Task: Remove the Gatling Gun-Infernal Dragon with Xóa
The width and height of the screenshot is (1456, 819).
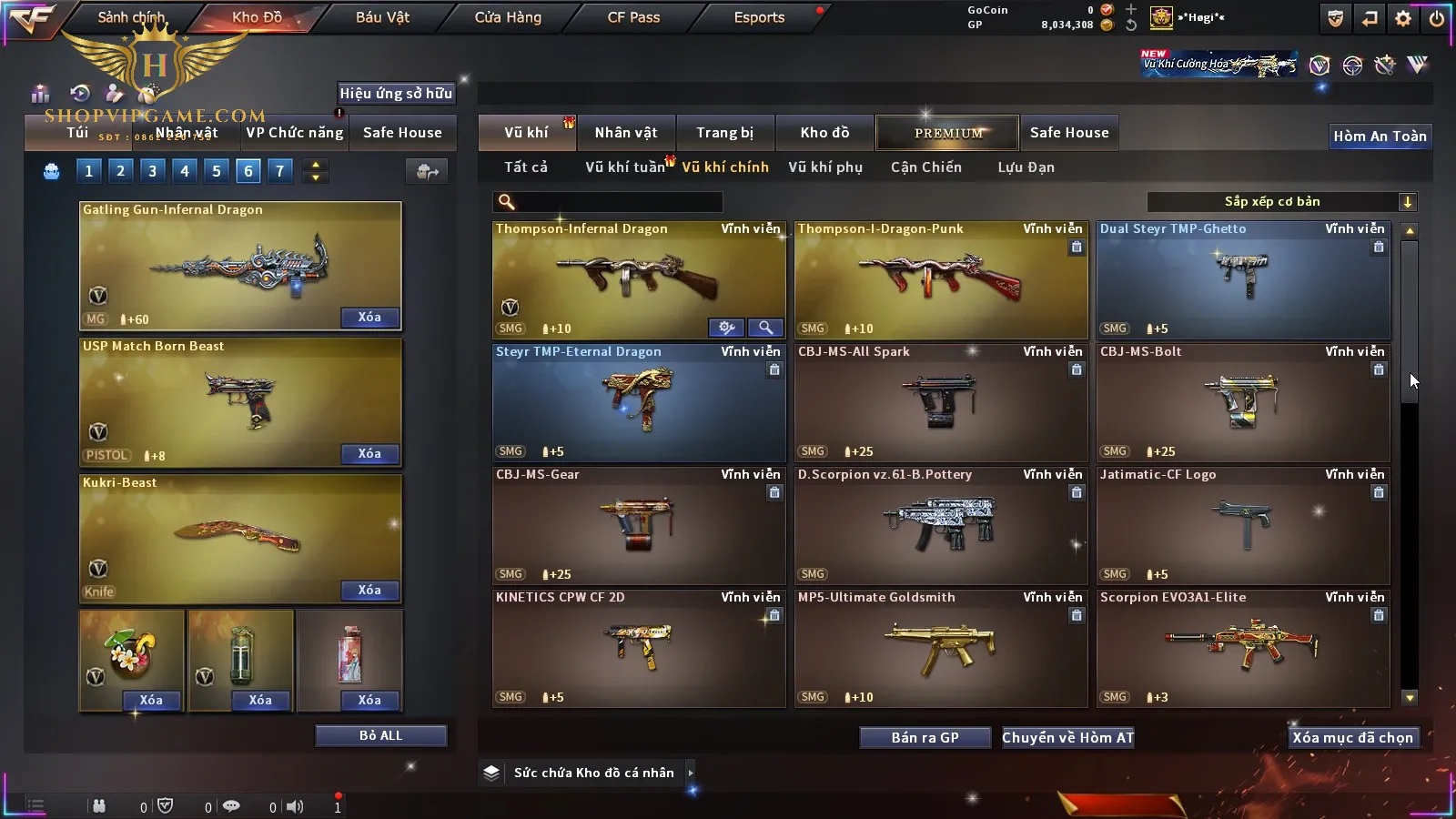Action: (x=369, y=318)
